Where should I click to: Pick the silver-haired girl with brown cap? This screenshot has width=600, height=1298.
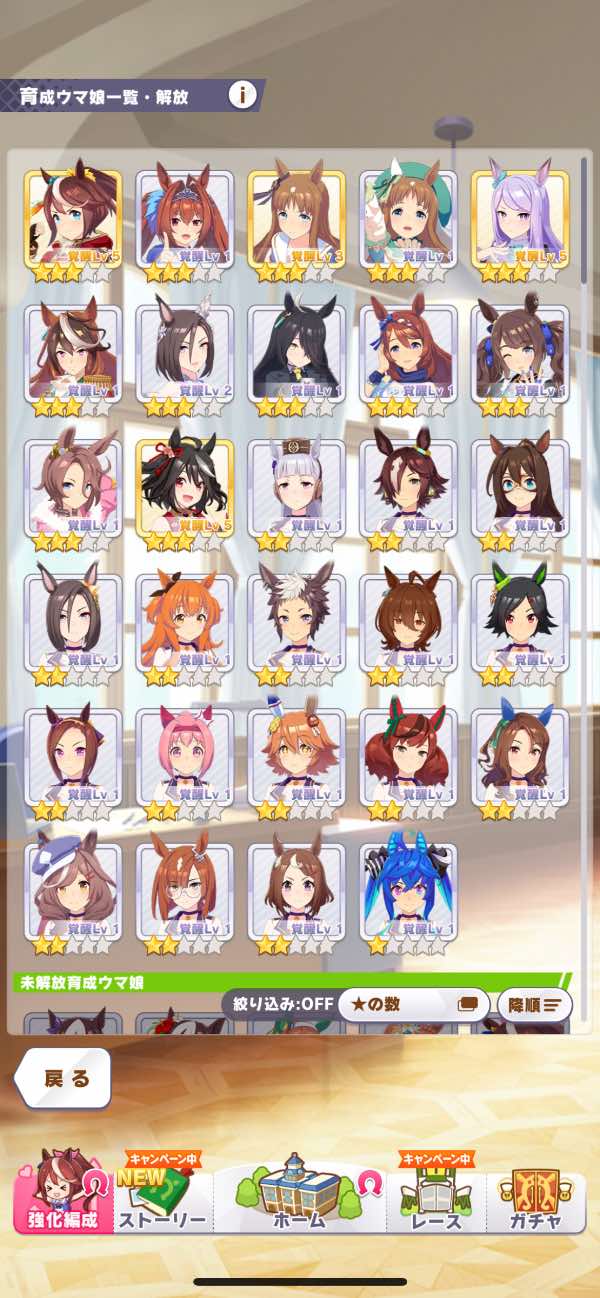pyautogui.click(x=296, y=490)
